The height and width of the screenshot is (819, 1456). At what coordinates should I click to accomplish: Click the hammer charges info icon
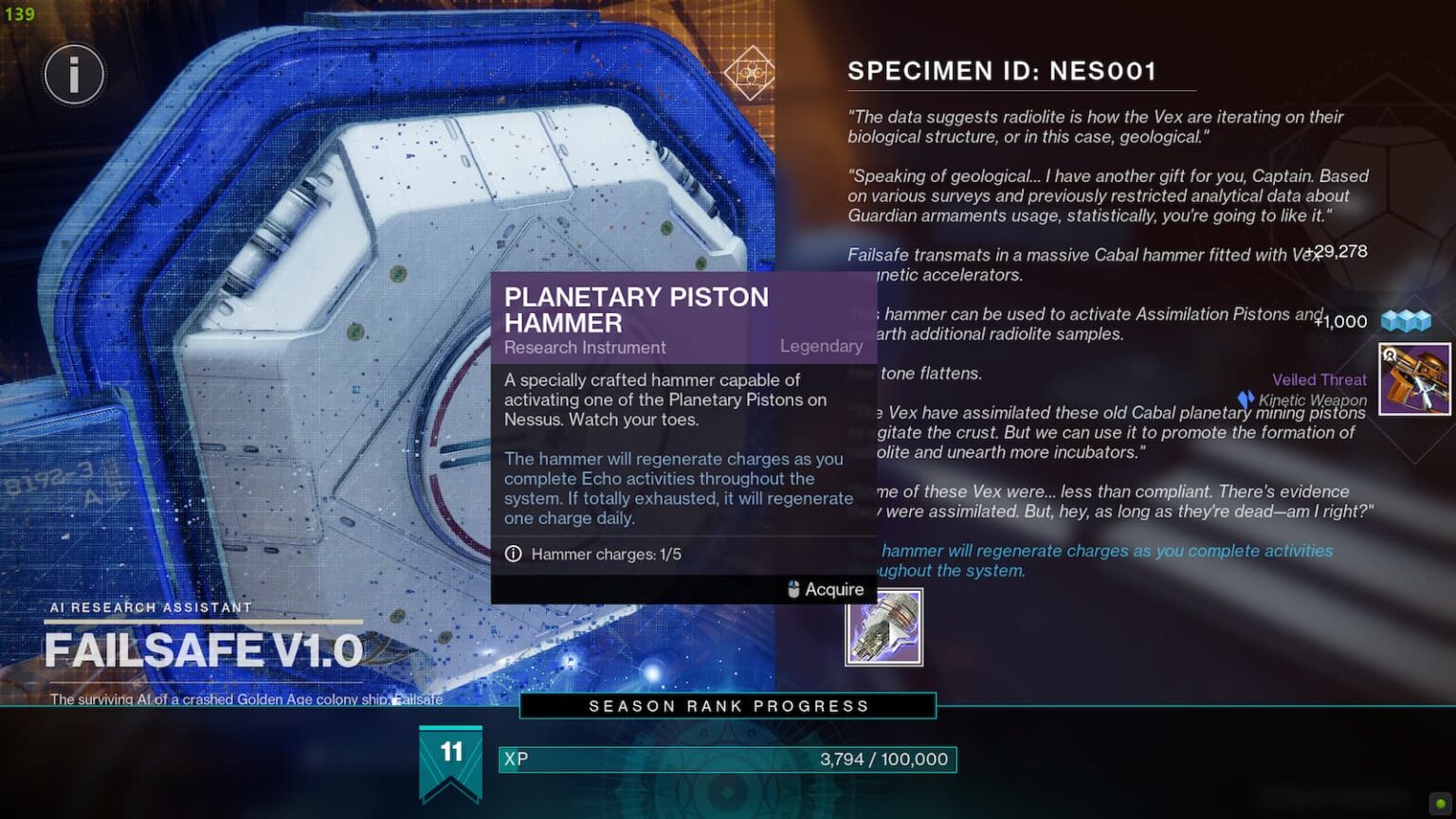[x=513, y=555]
